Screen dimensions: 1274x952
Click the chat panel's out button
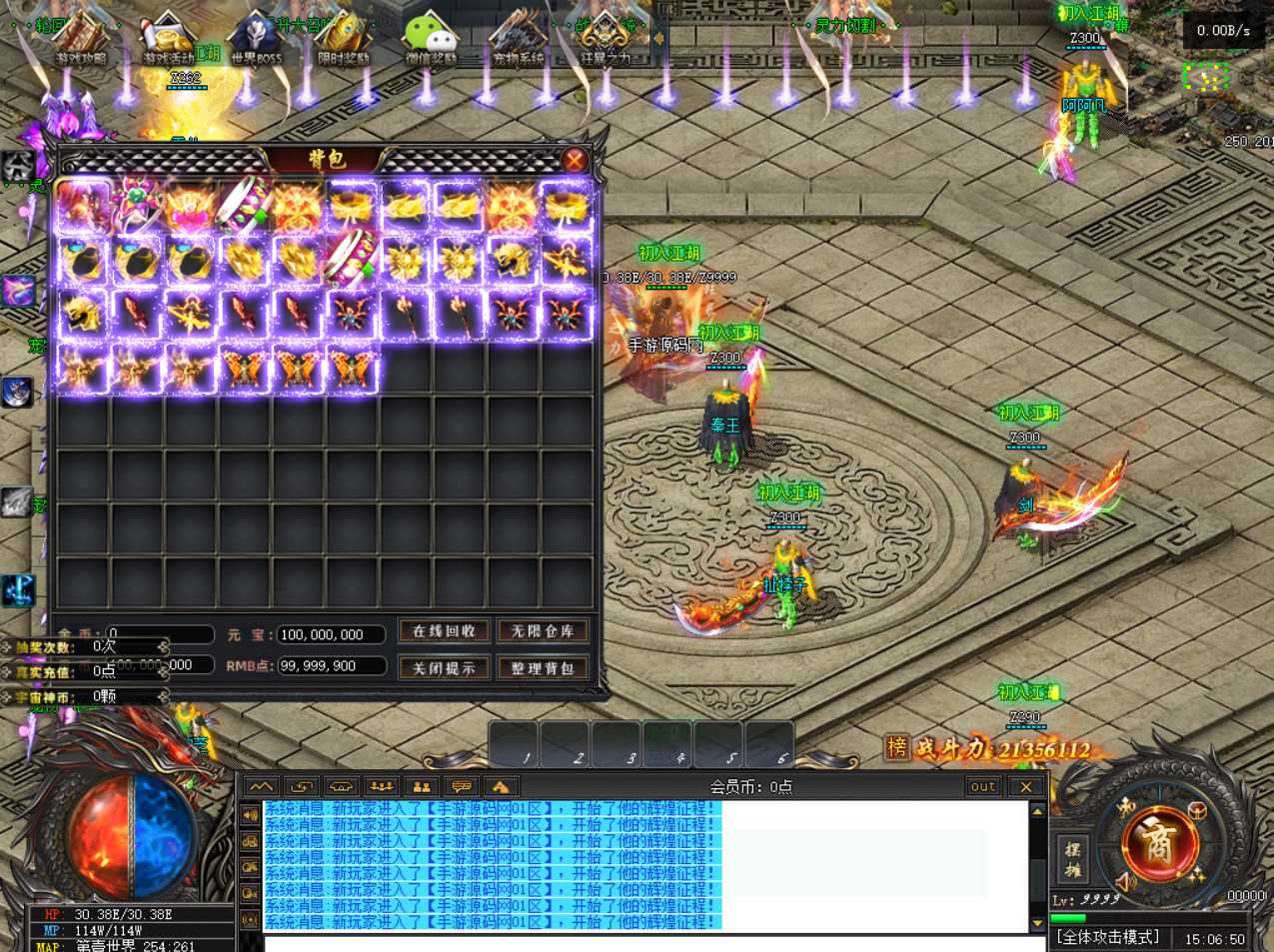pos(982,787)
